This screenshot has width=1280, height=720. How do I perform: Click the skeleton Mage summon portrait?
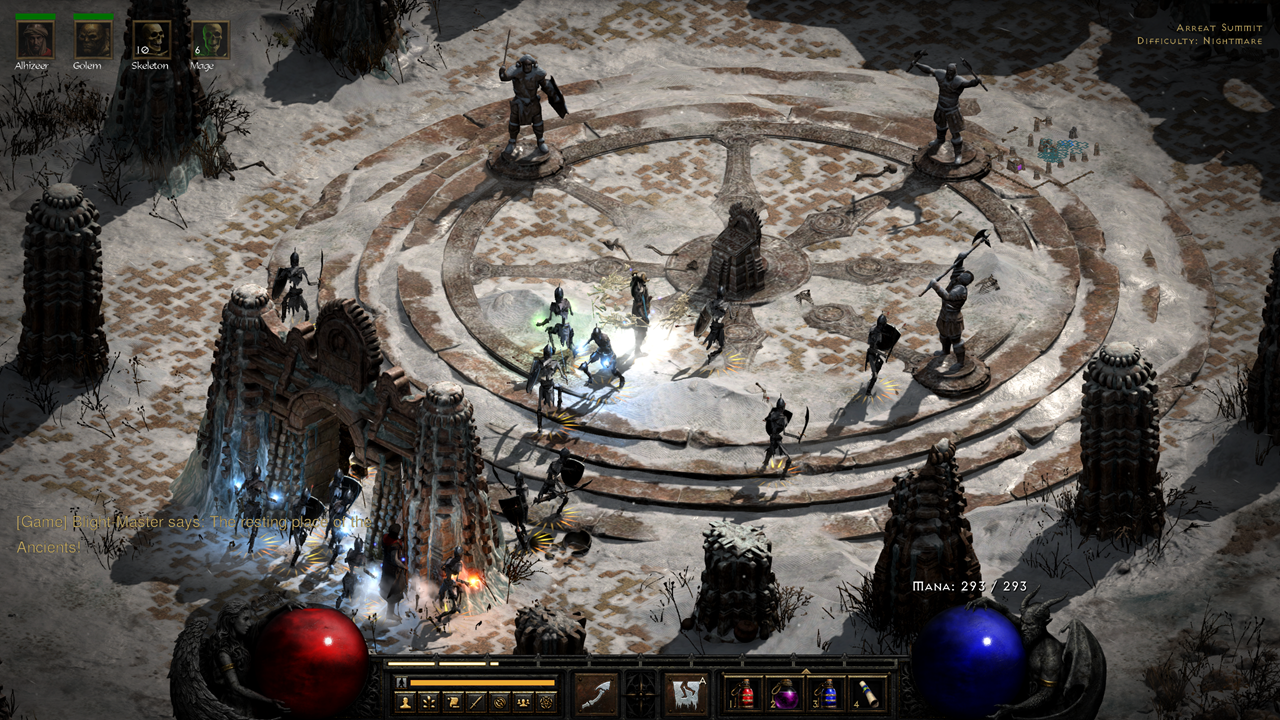(210, 40)
